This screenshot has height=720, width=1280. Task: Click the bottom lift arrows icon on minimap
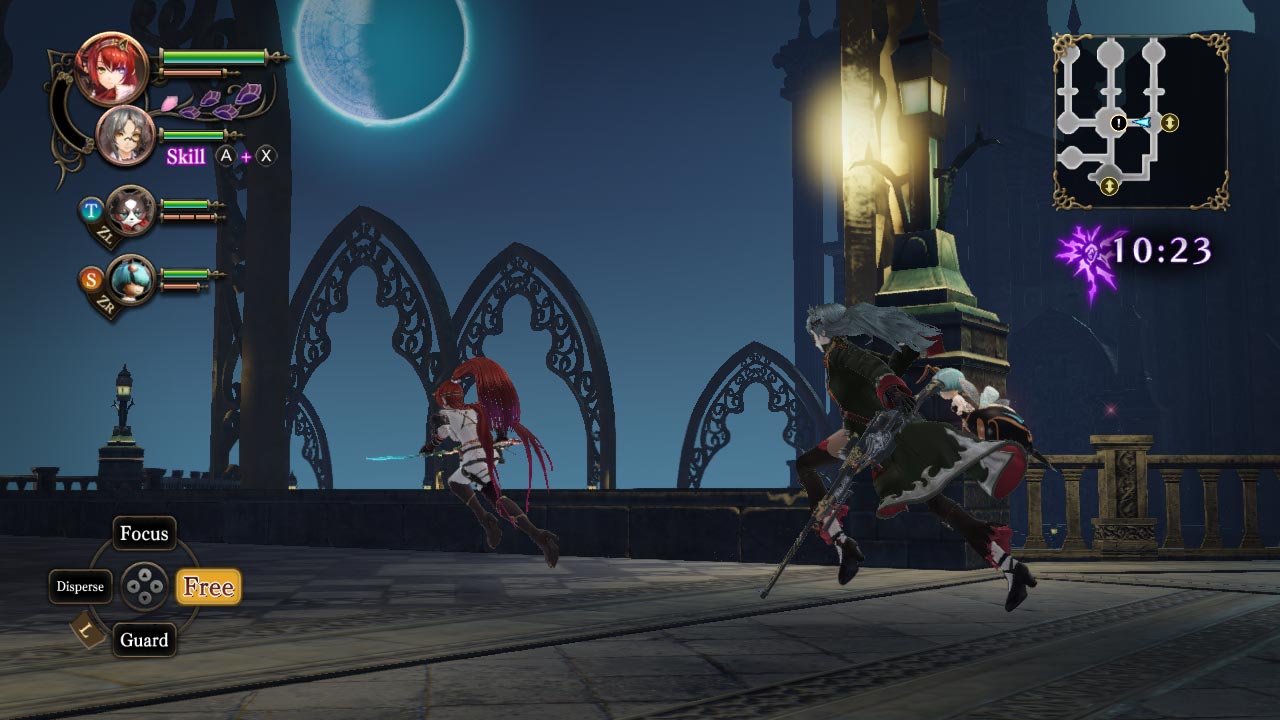1108,185
